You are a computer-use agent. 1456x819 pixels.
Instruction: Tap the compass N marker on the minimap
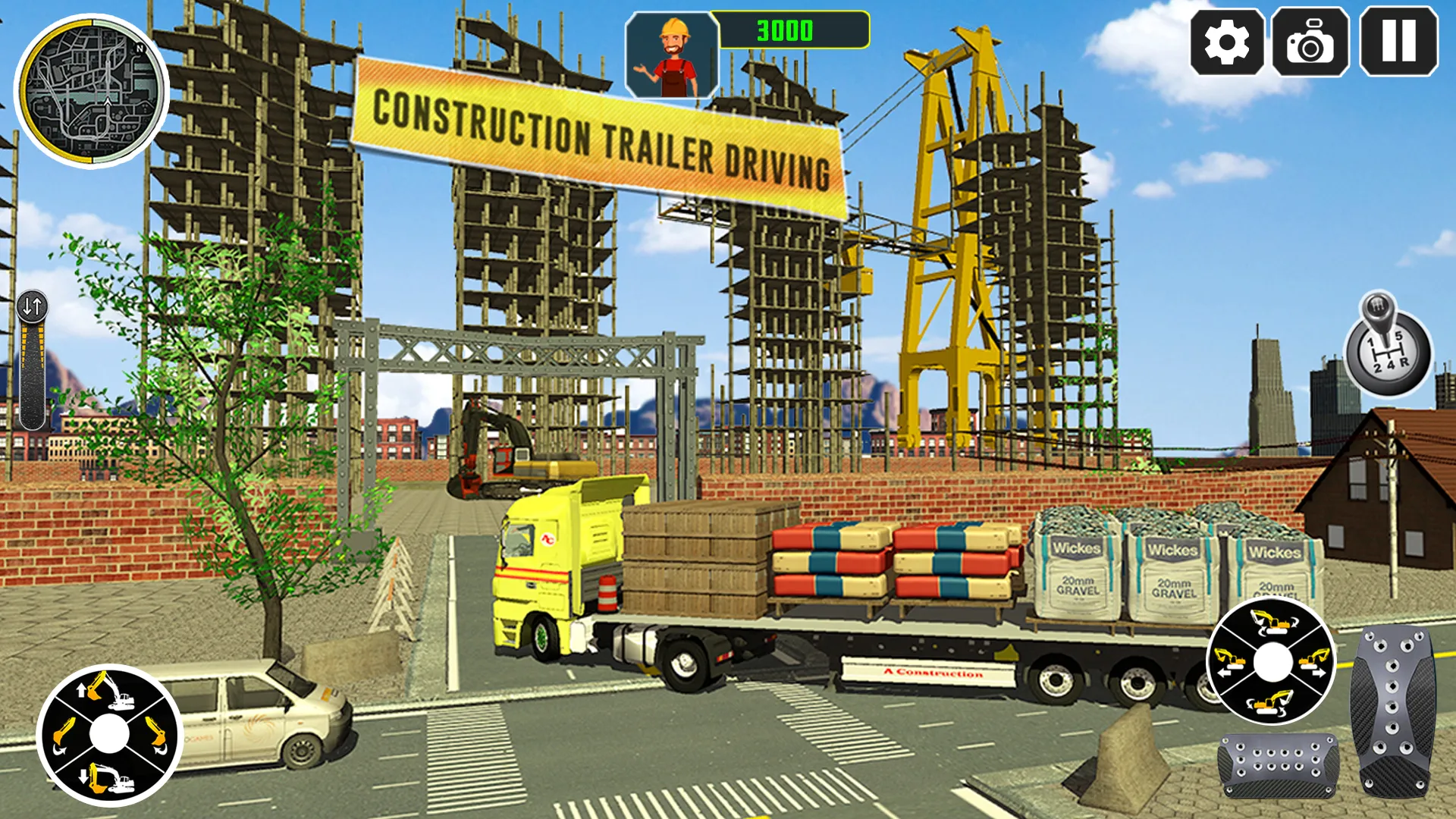[x=140, y=49]
